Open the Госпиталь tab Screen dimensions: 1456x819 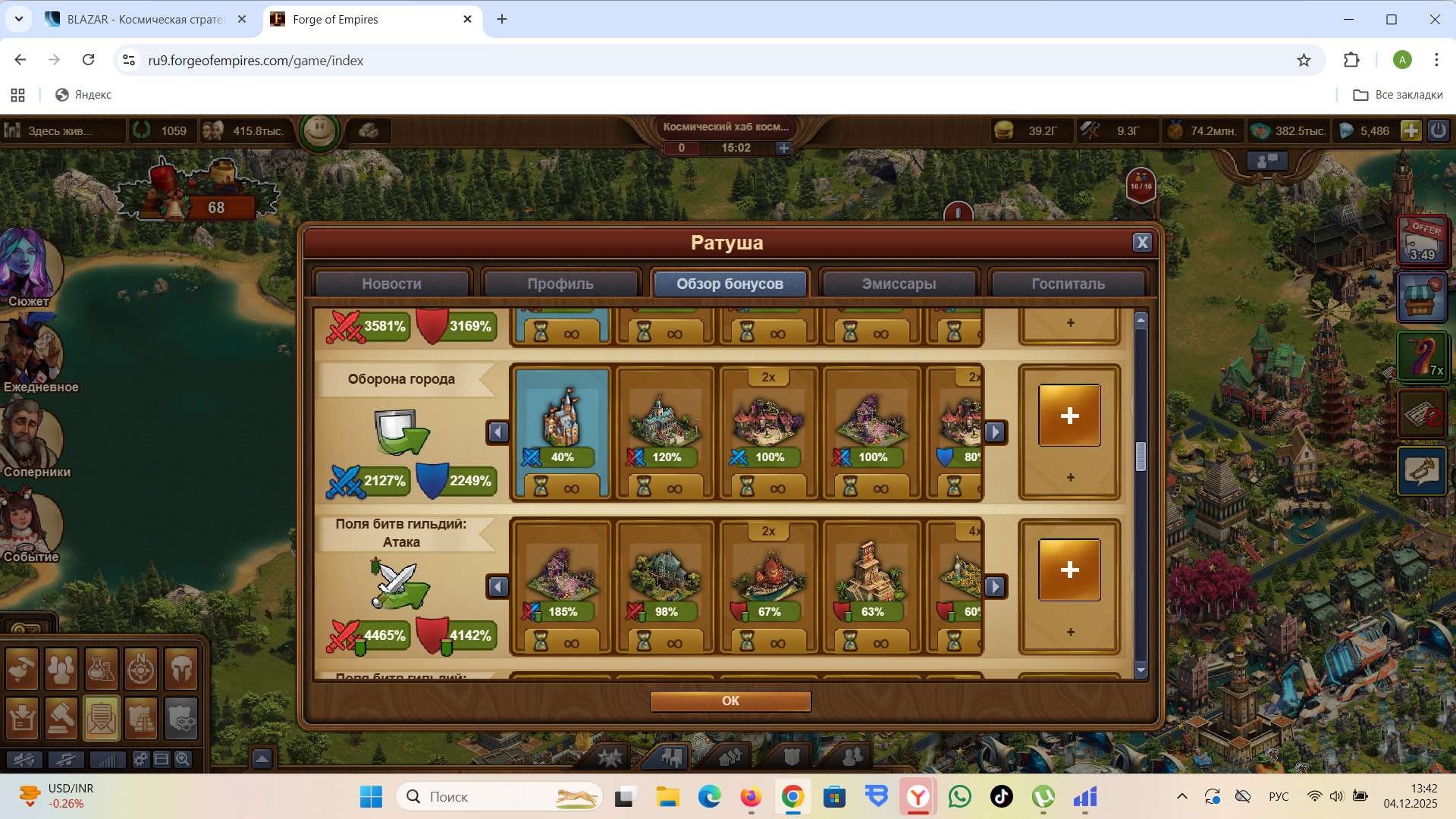1068,284
